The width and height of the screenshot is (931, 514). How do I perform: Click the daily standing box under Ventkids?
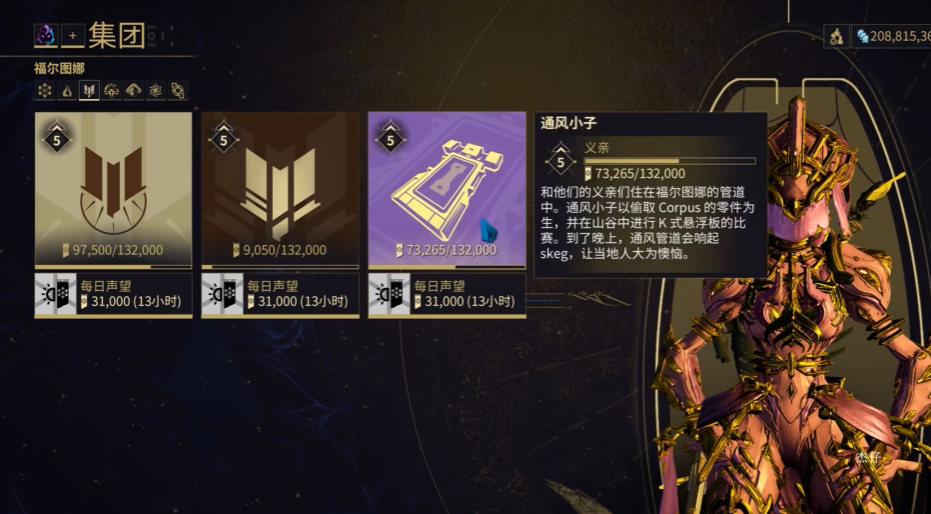pos(447,294)
